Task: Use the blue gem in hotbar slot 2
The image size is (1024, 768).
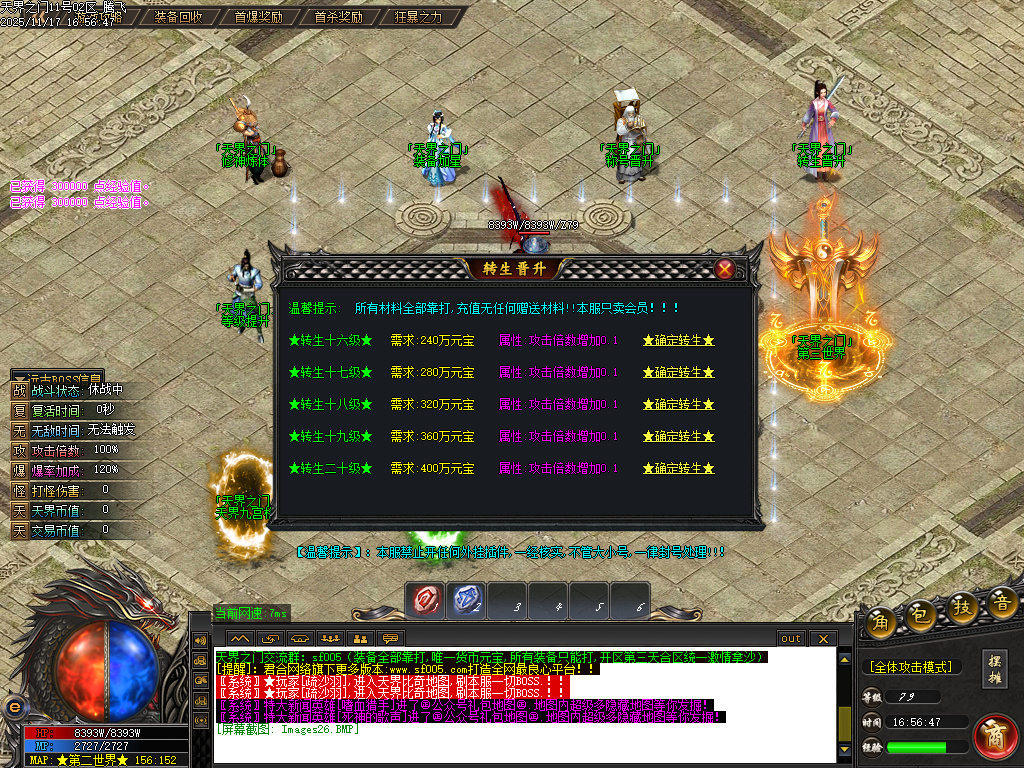Action: click(x=467, y=600)
